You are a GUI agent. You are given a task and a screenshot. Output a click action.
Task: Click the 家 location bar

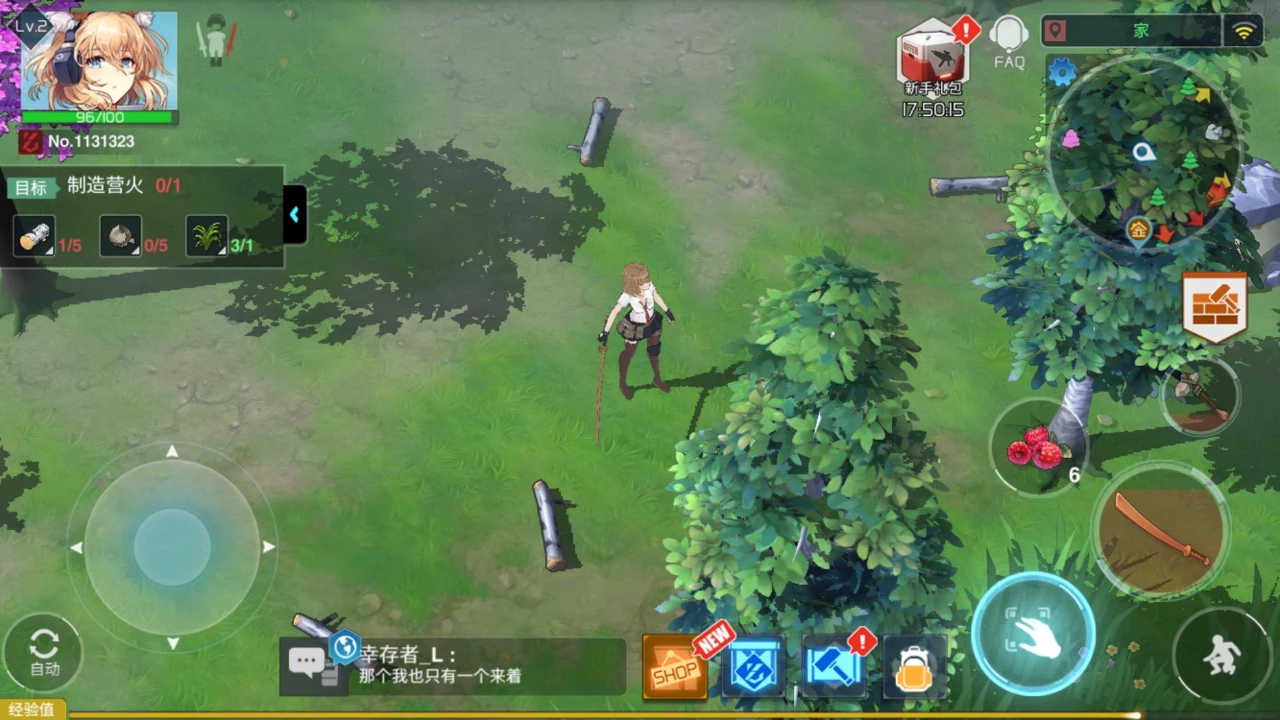[x=1140, y=31]
